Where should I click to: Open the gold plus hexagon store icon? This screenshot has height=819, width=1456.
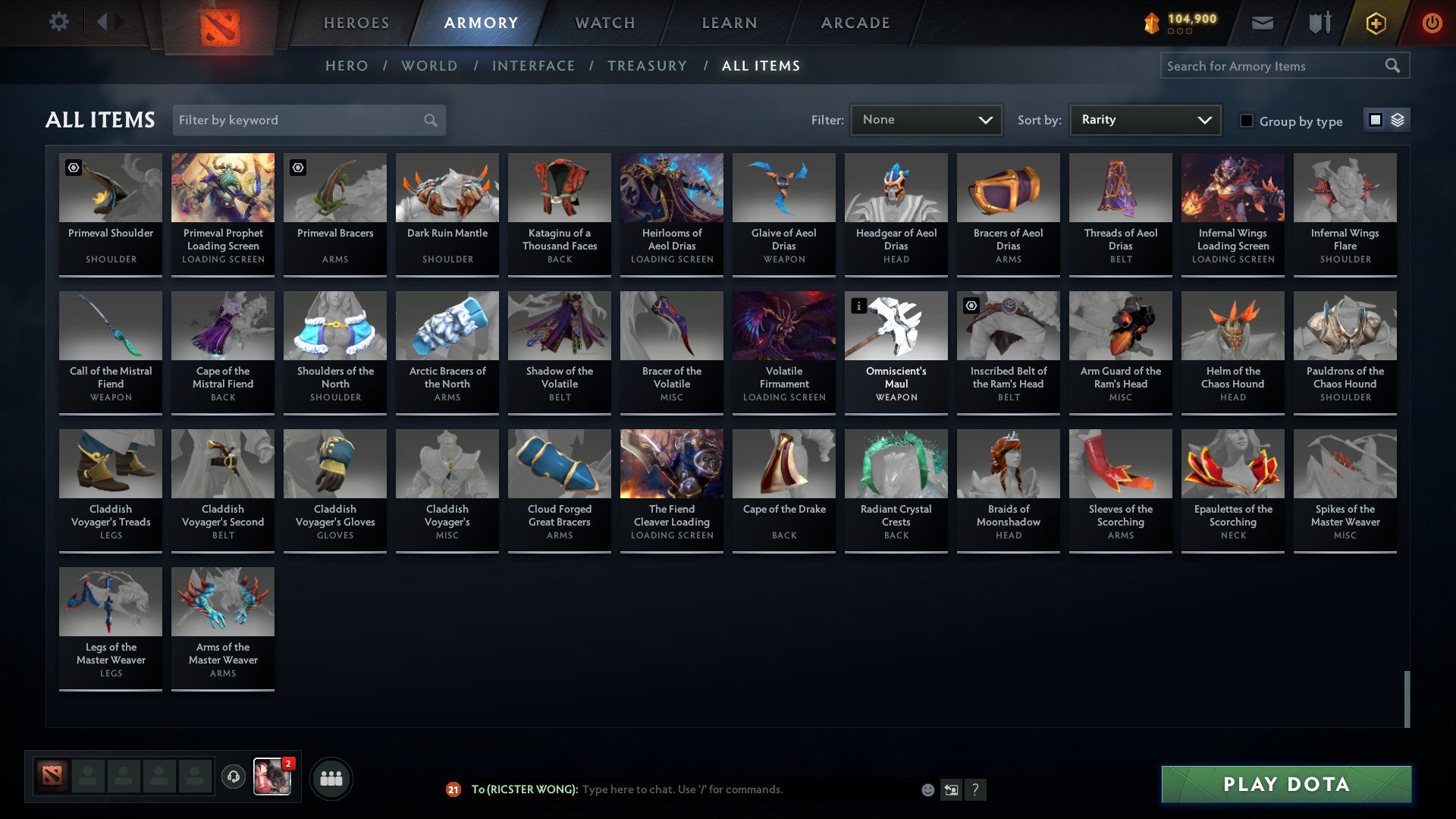pyautogui.click(x=1375, y=23)
